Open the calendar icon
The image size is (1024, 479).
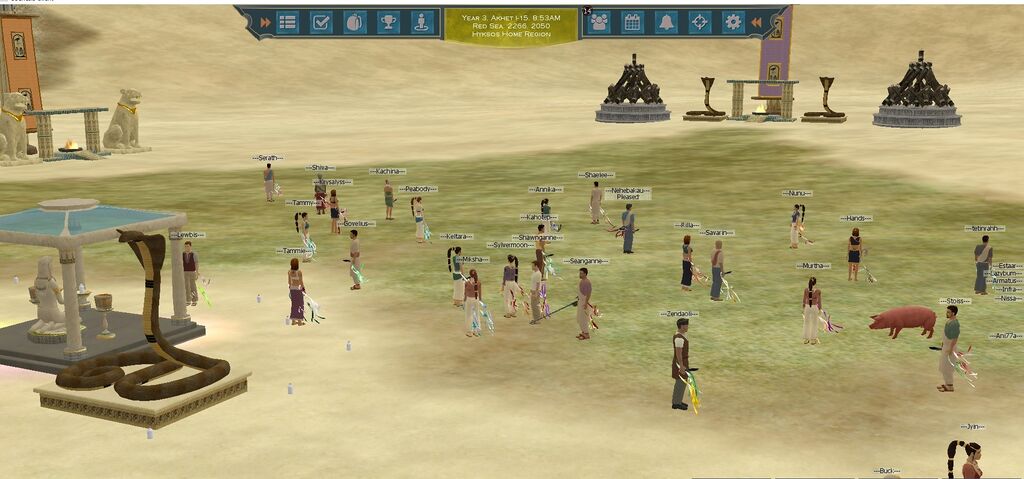pos(632,21)
